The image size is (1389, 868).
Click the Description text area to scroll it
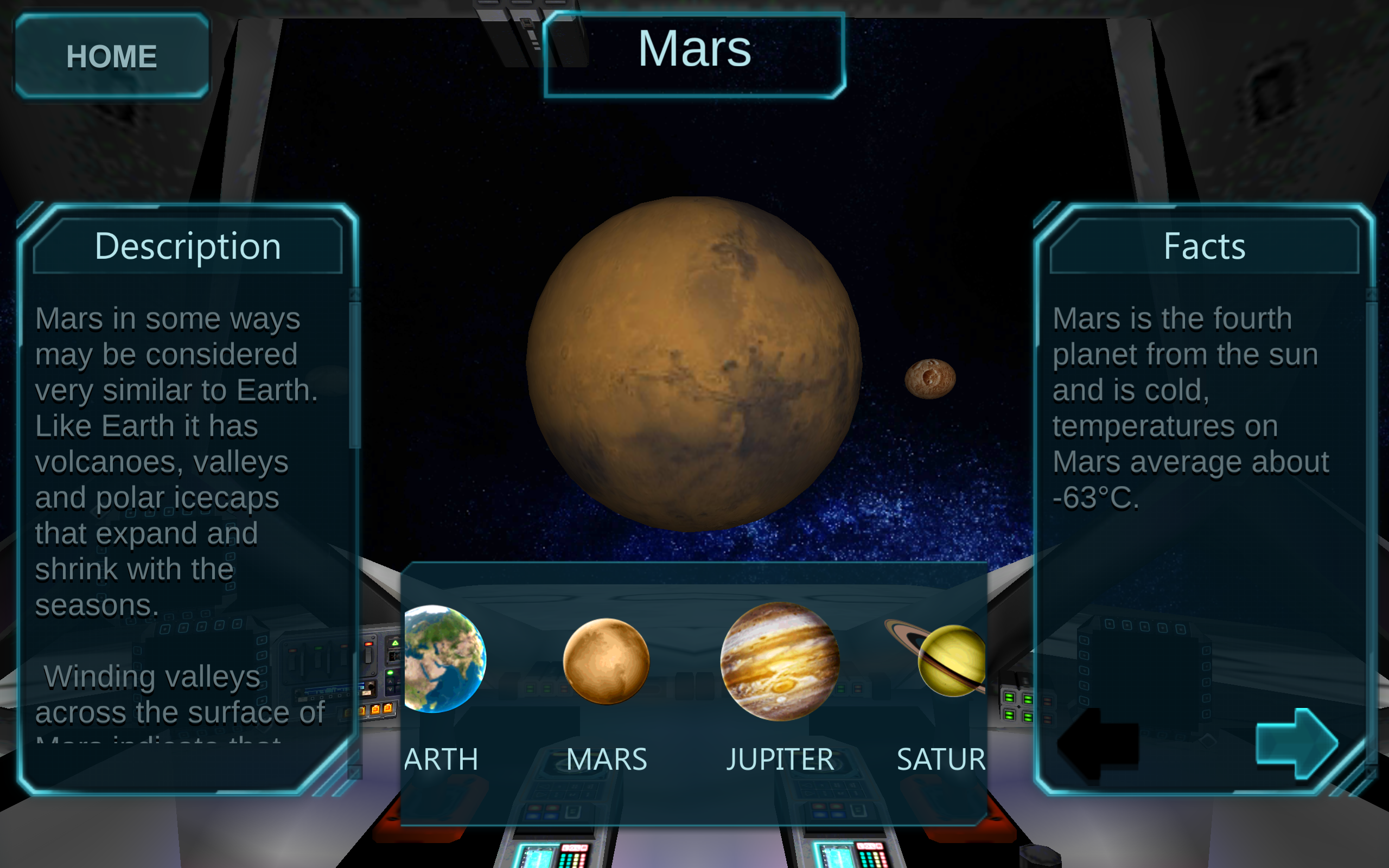172,459
